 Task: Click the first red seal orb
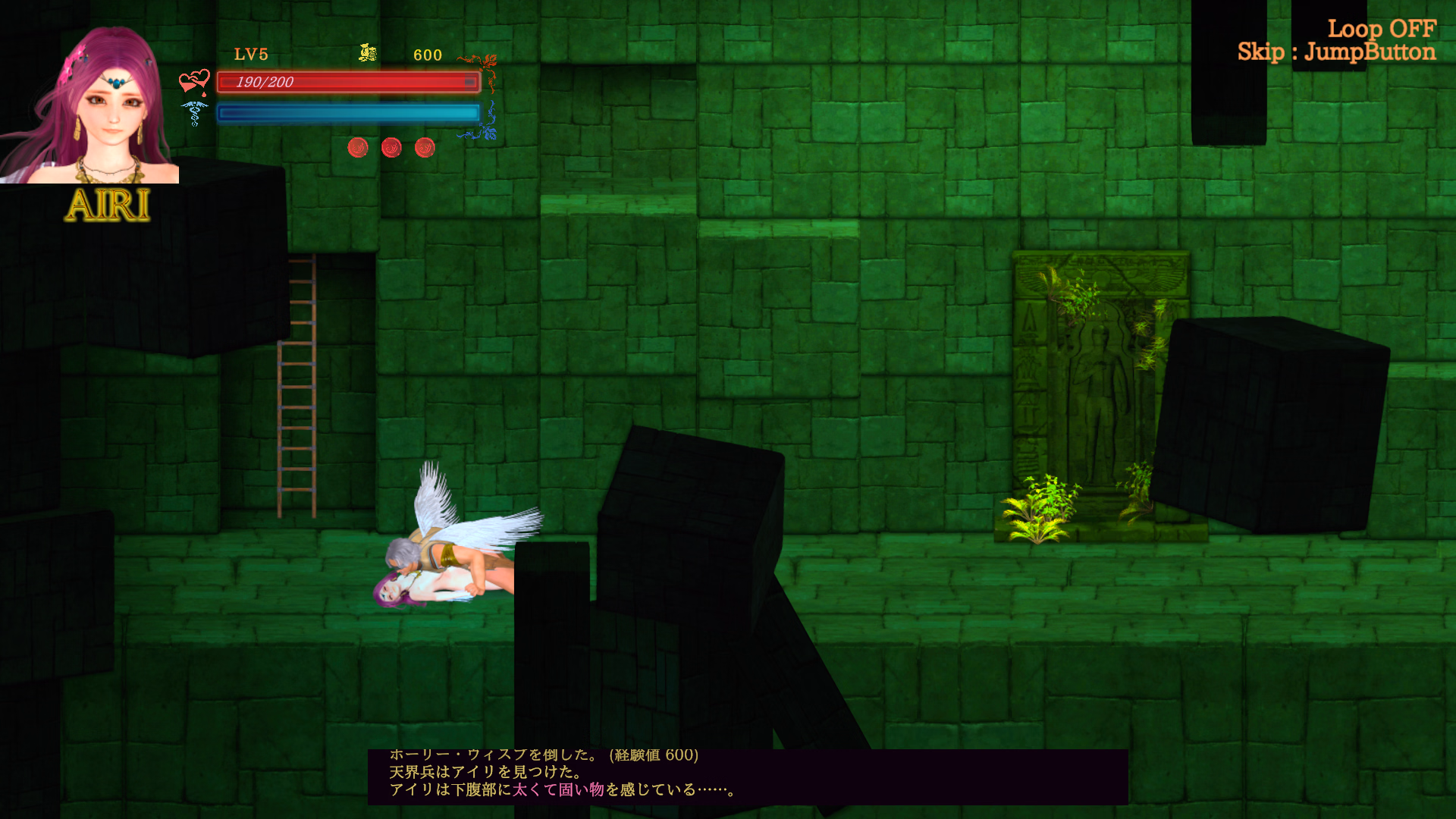click(x=357, y=147)
